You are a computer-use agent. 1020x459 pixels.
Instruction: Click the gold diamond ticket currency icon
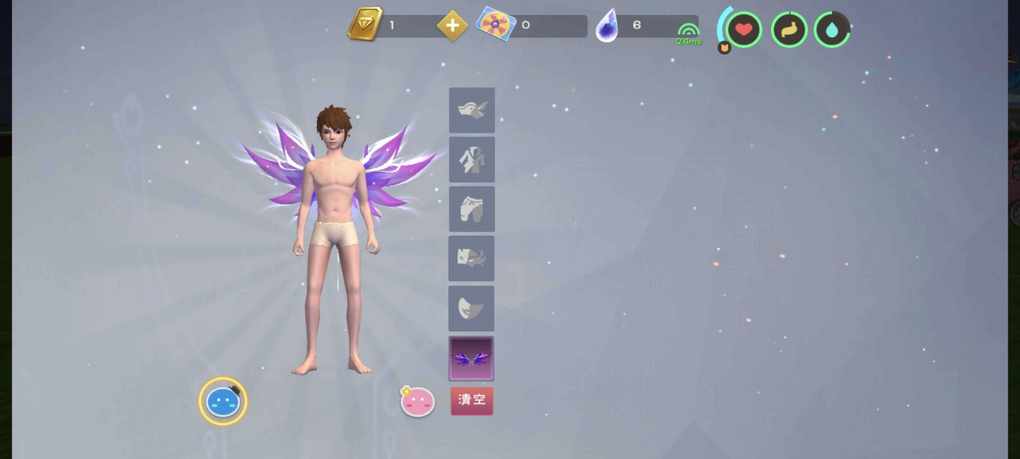[x=364, y=24]
